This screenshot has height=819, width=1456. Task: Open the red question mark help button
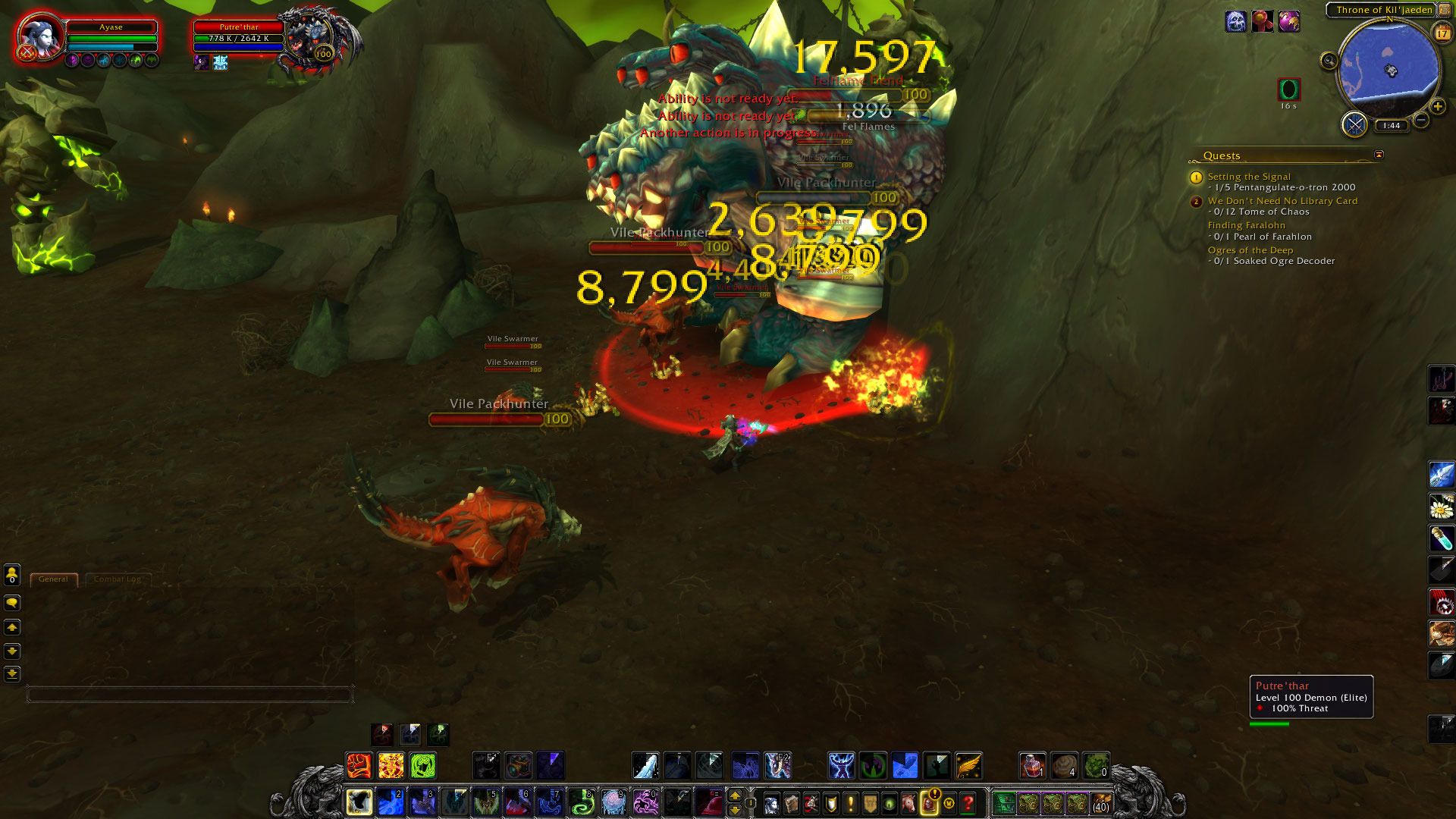(x=968, y=802)
